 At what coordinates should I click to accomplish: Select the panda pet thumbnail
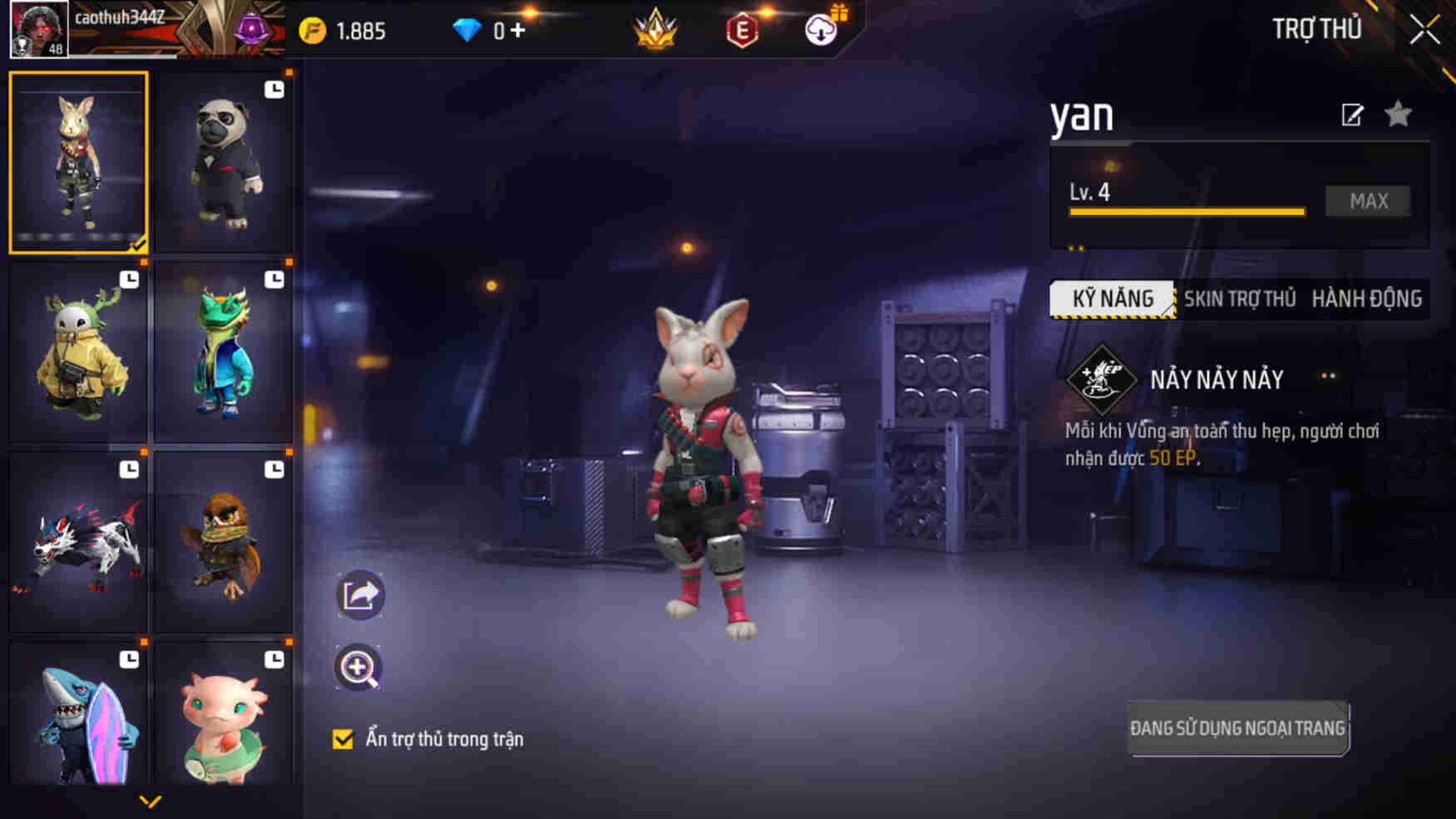[223, 162]
